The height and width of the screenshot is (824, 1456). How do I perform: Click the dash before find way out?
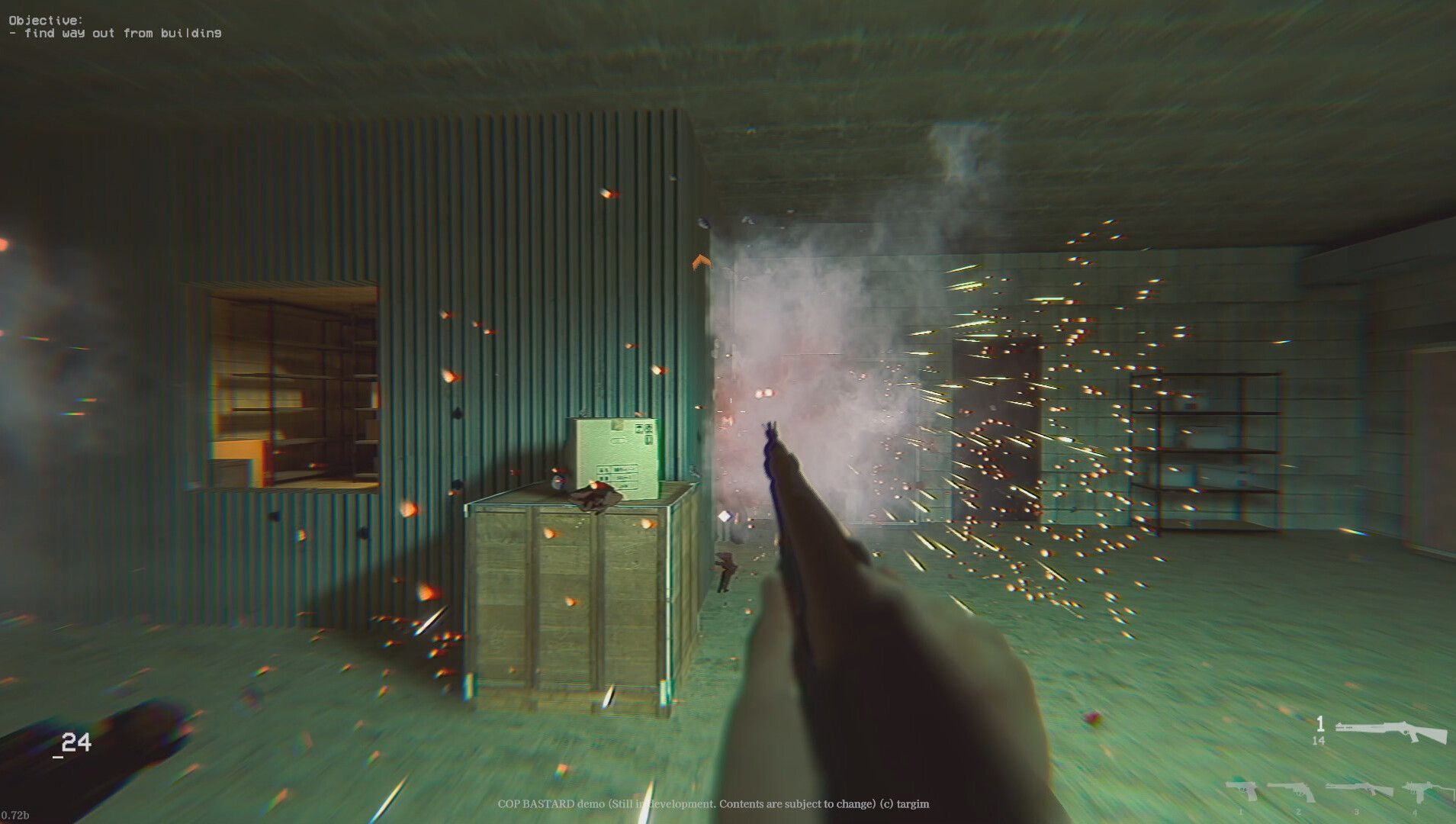coord(15,33)
